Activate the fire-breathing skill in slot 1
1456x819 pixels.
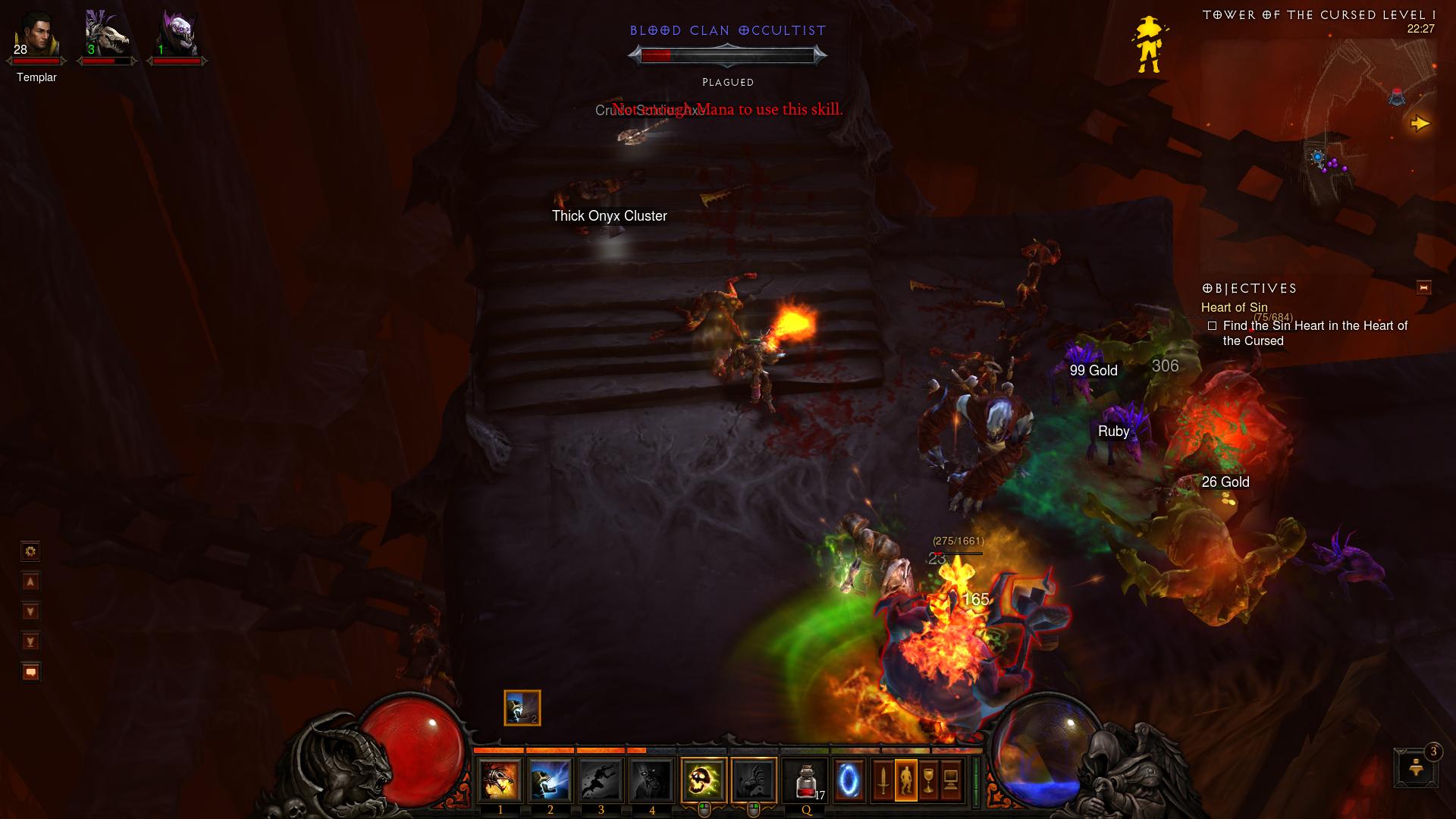point(500,780)
